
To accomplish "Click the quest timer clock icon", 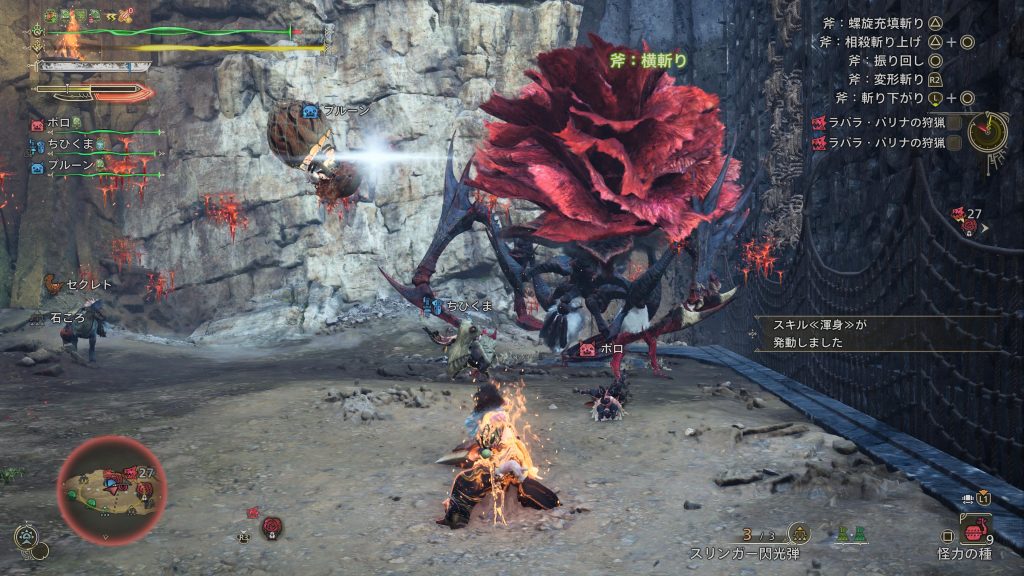I will pyautogui.click(x=986, y=131).
